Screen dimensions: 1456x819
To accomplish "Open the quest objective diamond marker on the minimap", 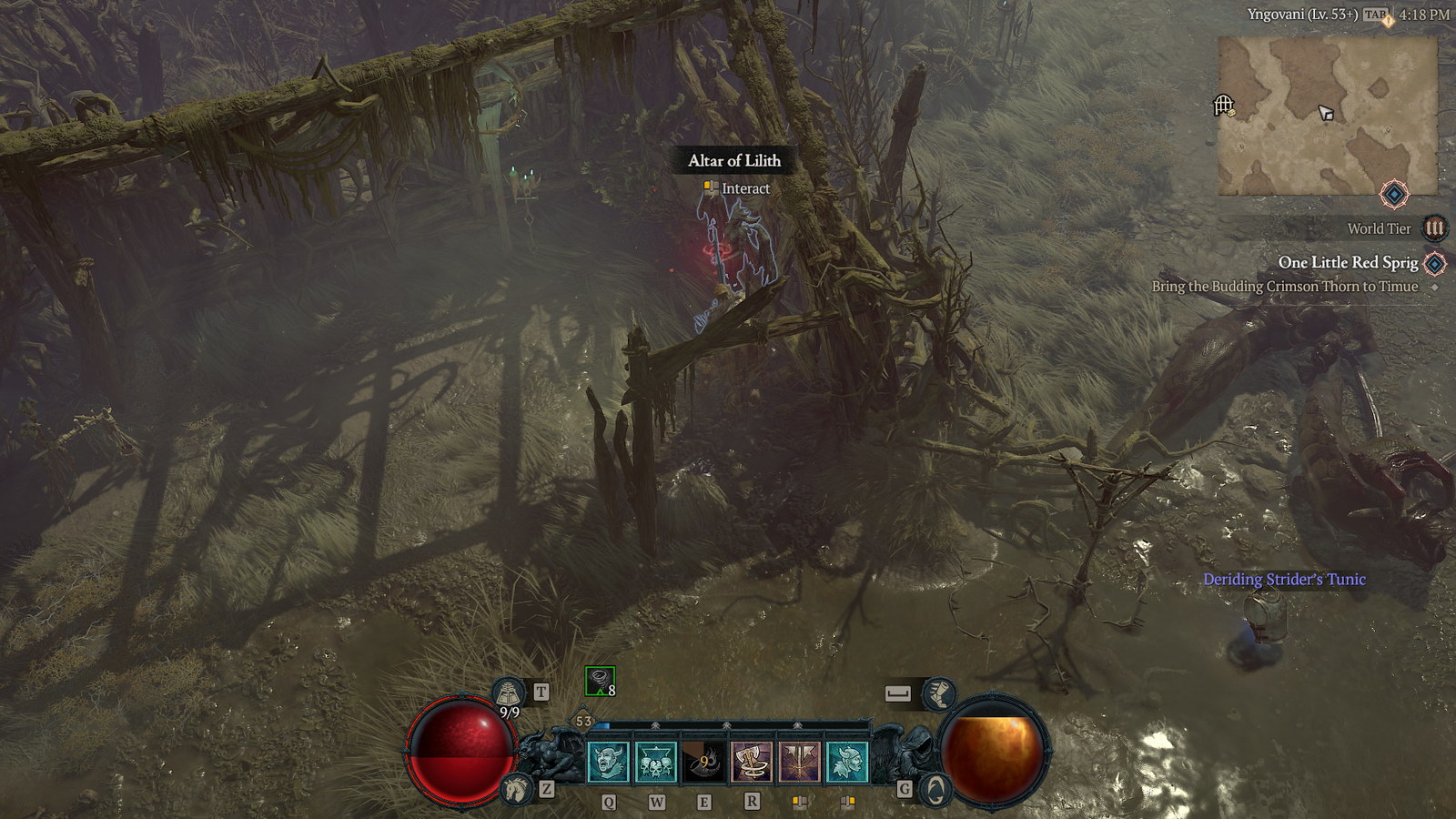I will (1395, 193).
